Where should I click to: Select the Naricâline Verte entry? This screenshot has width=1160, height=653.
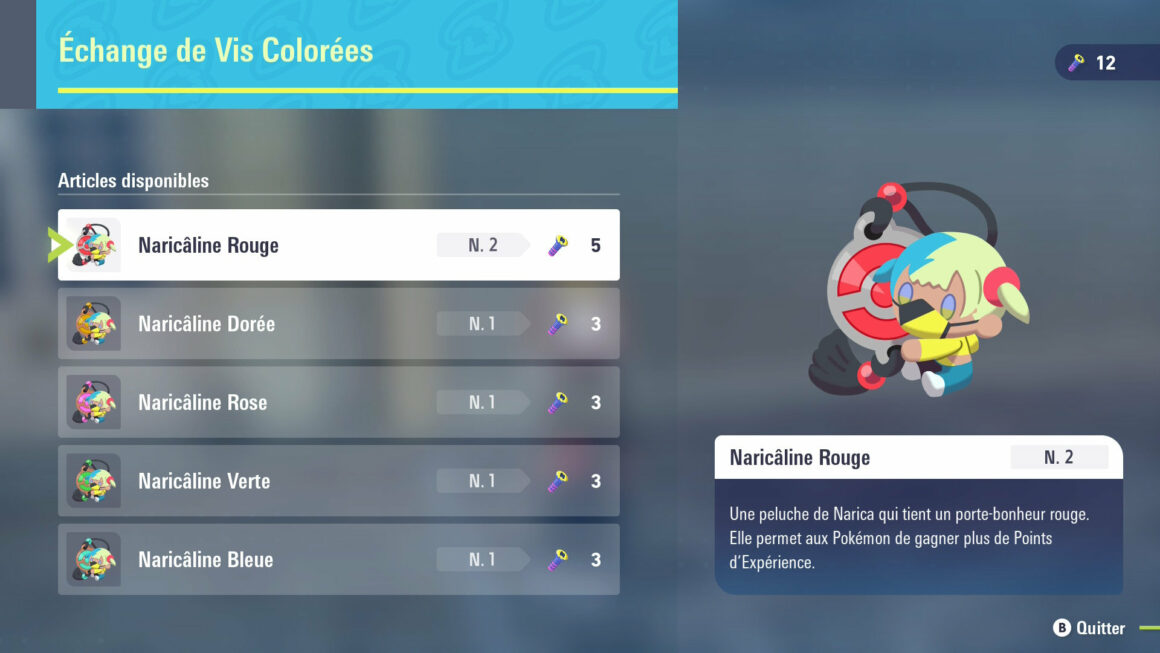[x=338, y=481]
